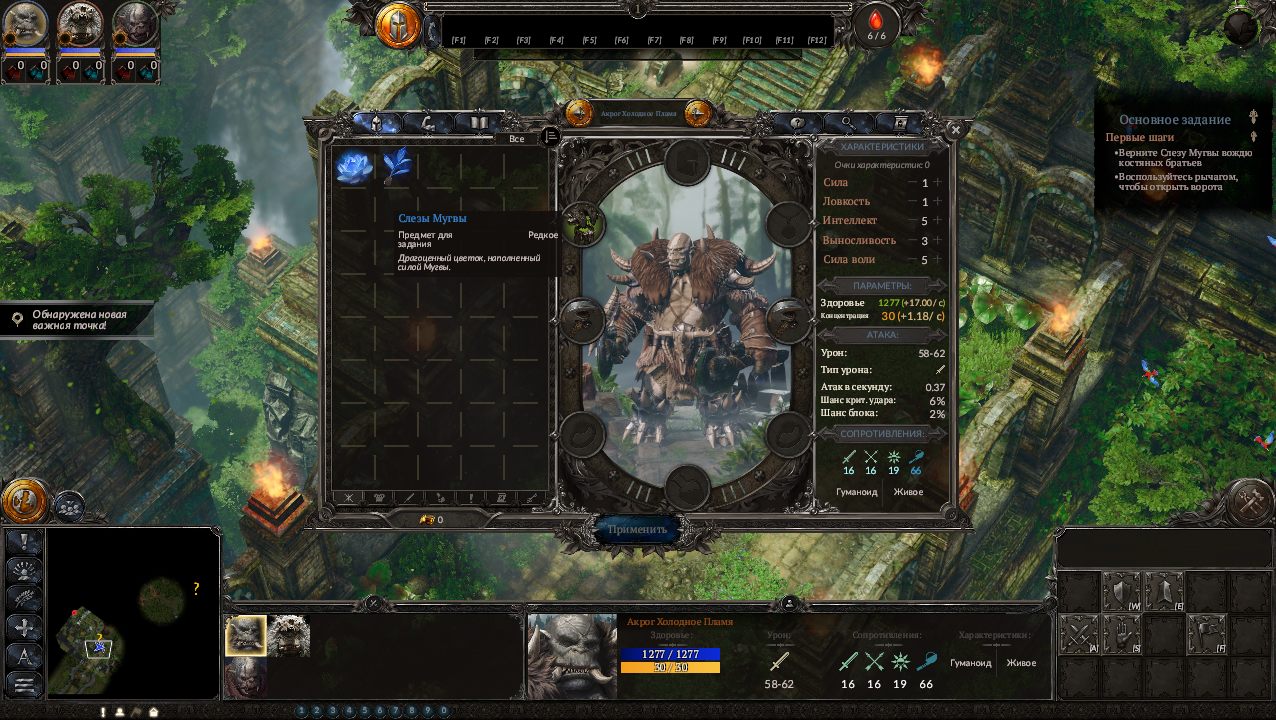Close the character inventory window
Image resolution: width=1276 pixels, height=720 pixels.
(956, 130)
